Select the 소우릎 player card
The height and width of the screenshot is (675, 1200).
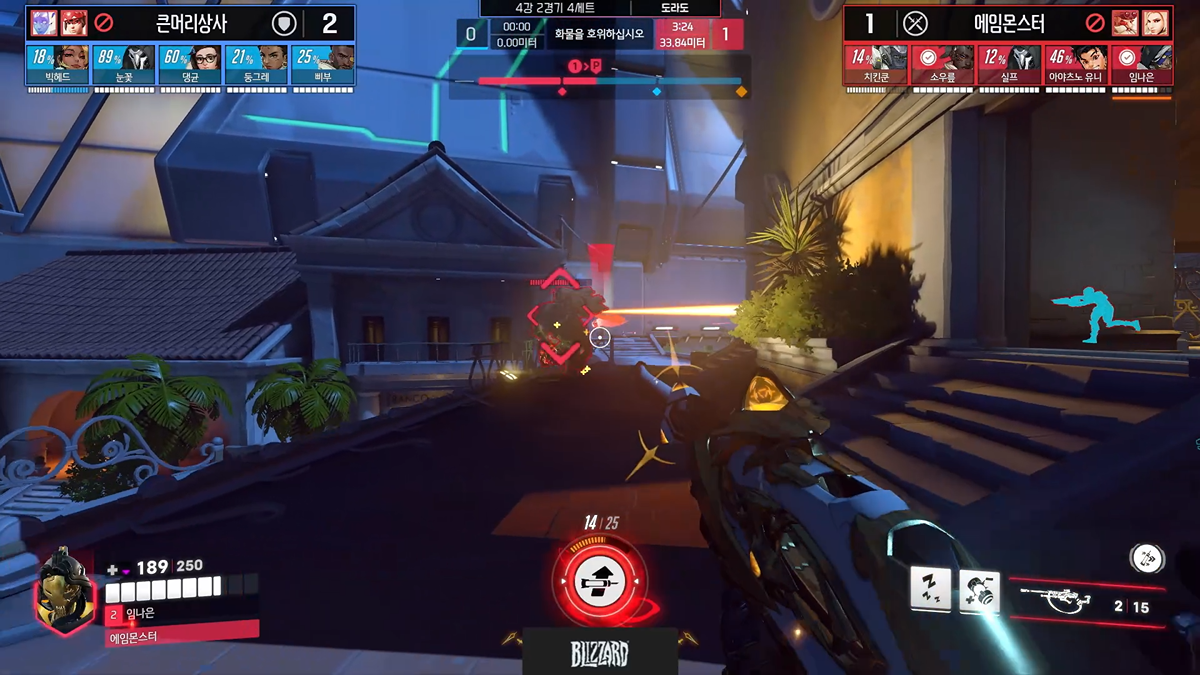[942, 64]
